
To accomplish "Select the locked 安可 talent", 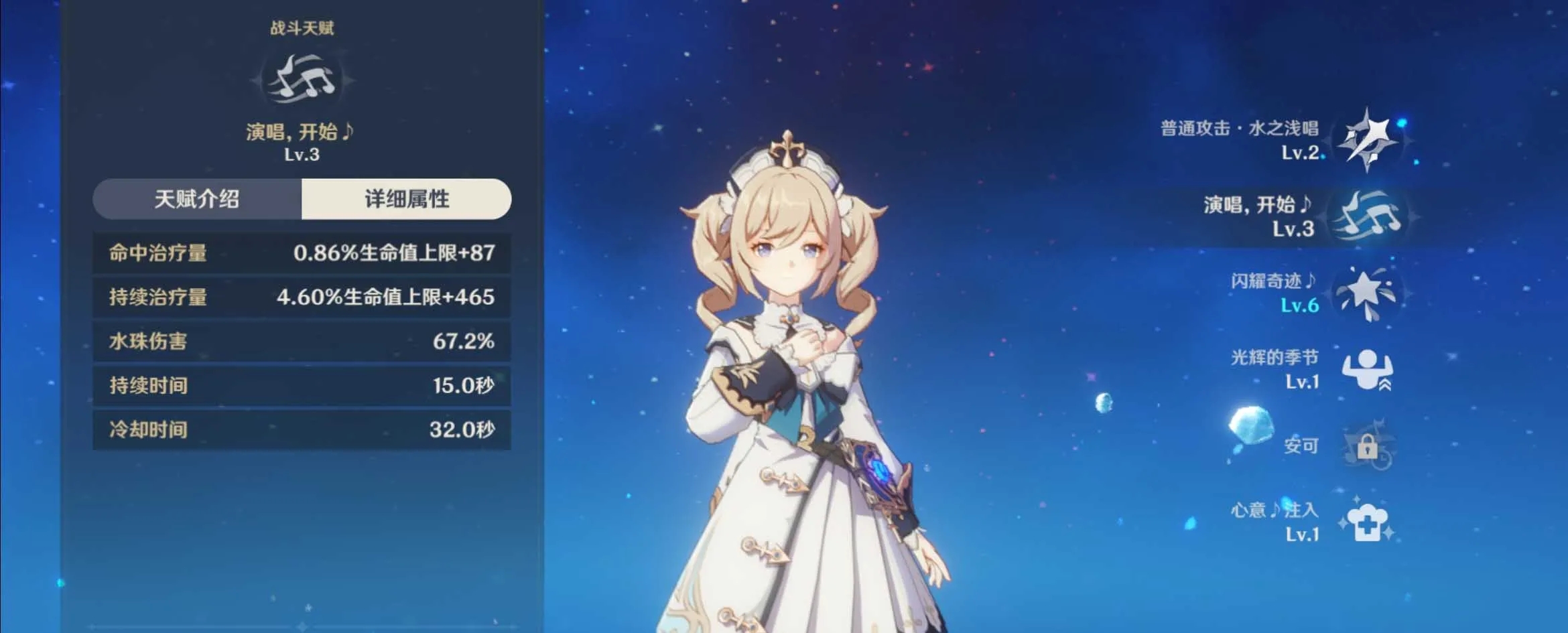I will coord(1366,445).
